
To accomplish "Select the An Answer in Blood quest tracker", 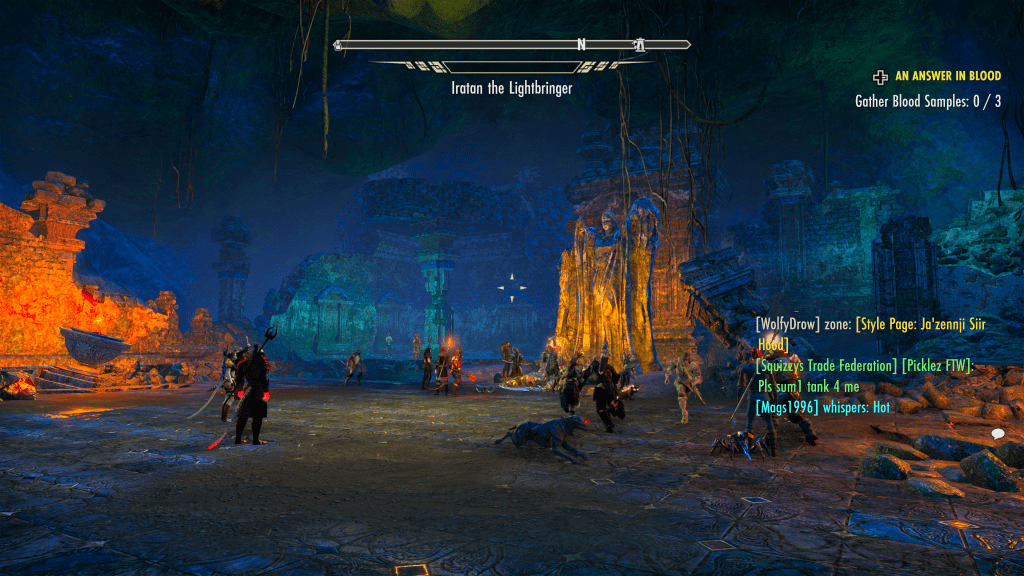I will pyautogui.click(x=947, y=75).
